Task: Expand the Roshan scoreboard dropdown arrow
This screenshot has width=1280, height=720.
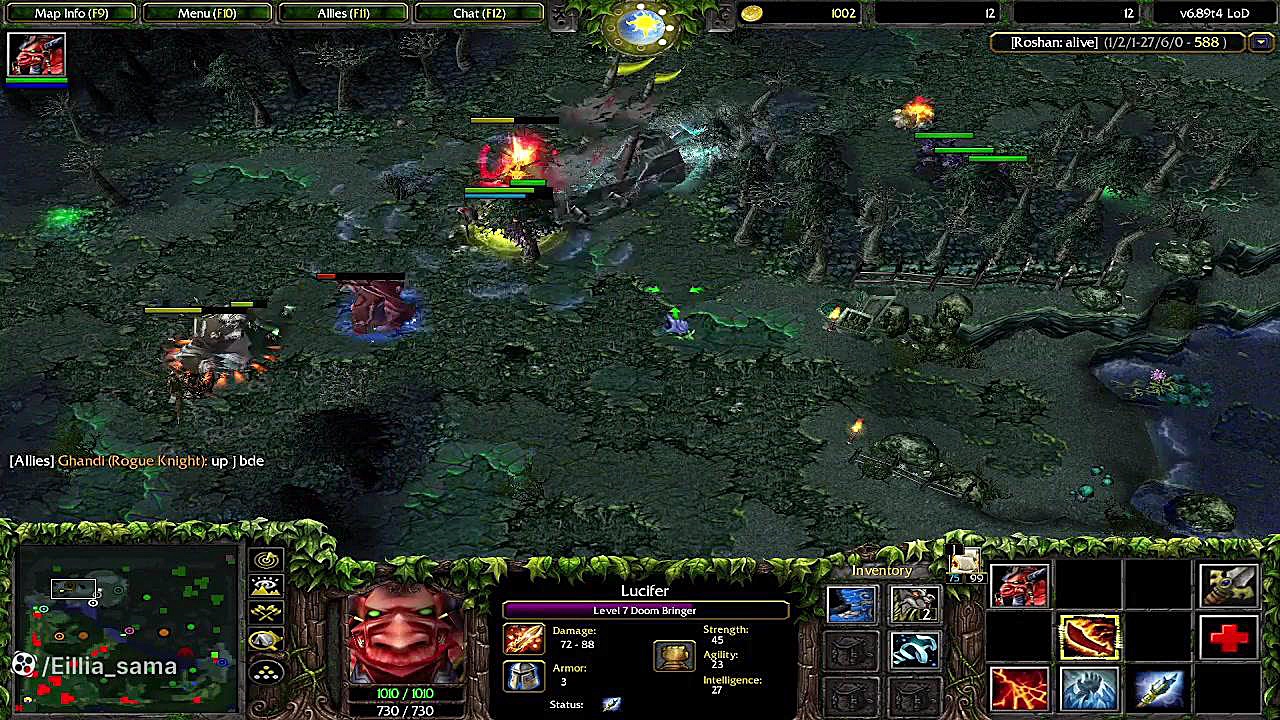Action: click(1260, 42)
